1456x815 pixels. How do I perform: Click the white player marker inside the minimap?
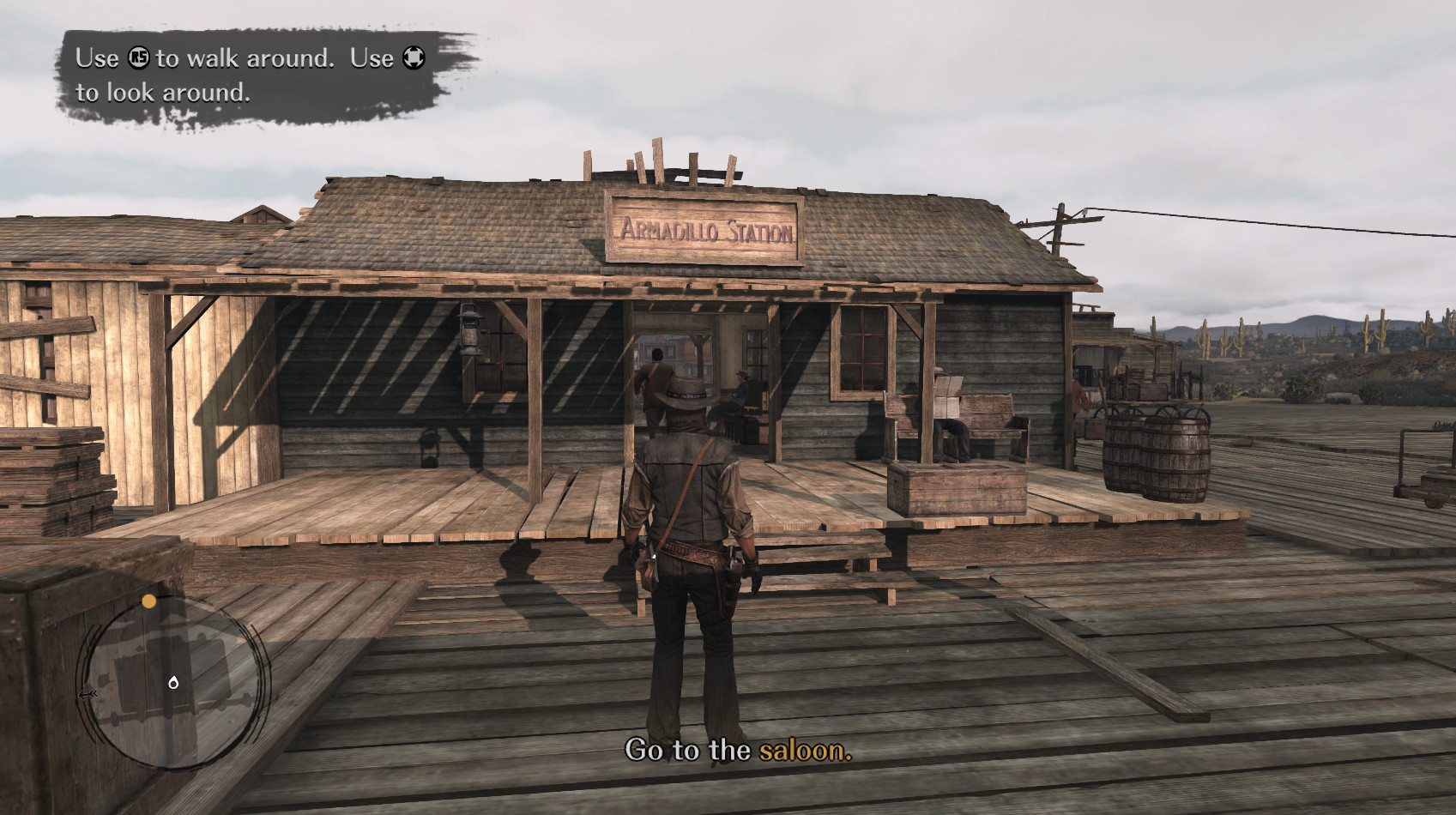pyautogui.click(x=173, y=682)
